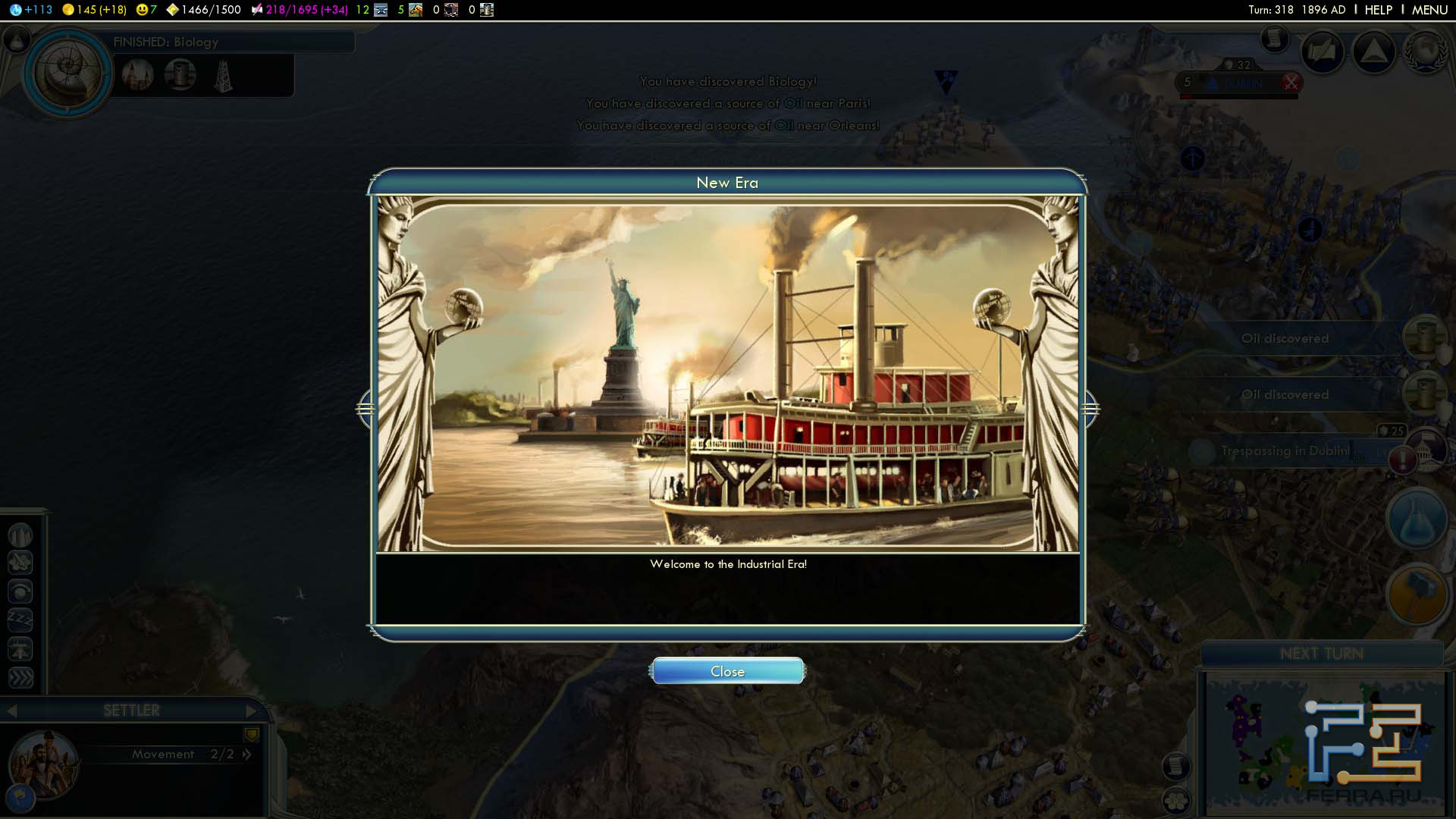Open the social policies triangle button
The image size is (1456, 819).
coord(1374,52)
